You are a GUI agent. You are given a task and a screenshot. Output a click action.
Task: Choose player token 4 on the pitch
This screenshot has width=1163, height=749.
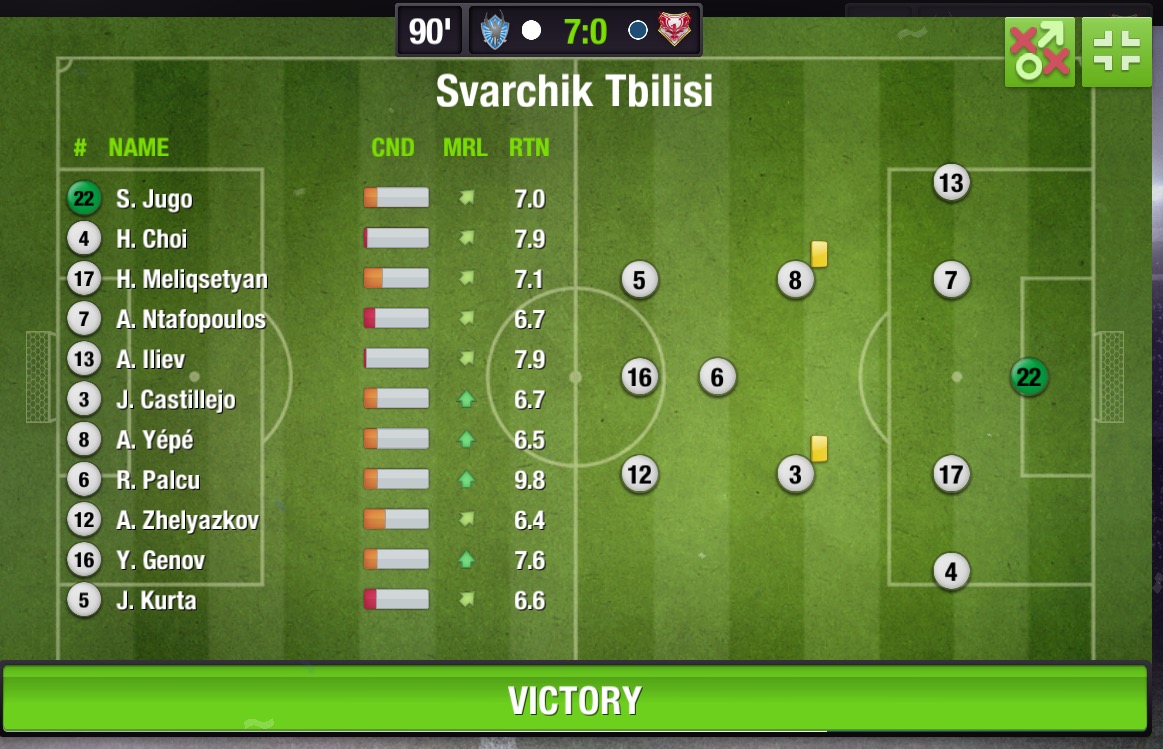tap(951, 572)
